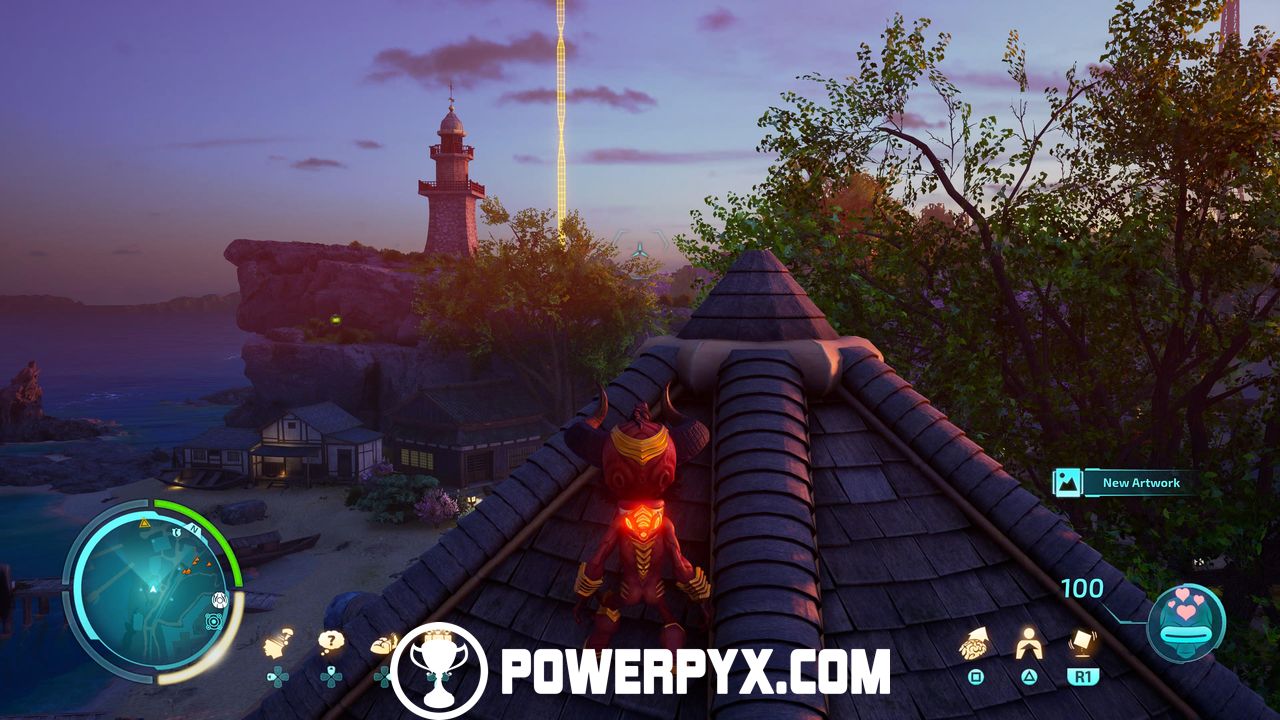The image size is (1280, 720).
Task: Select the head with question mark ability
Action: [x=278, y=643]
